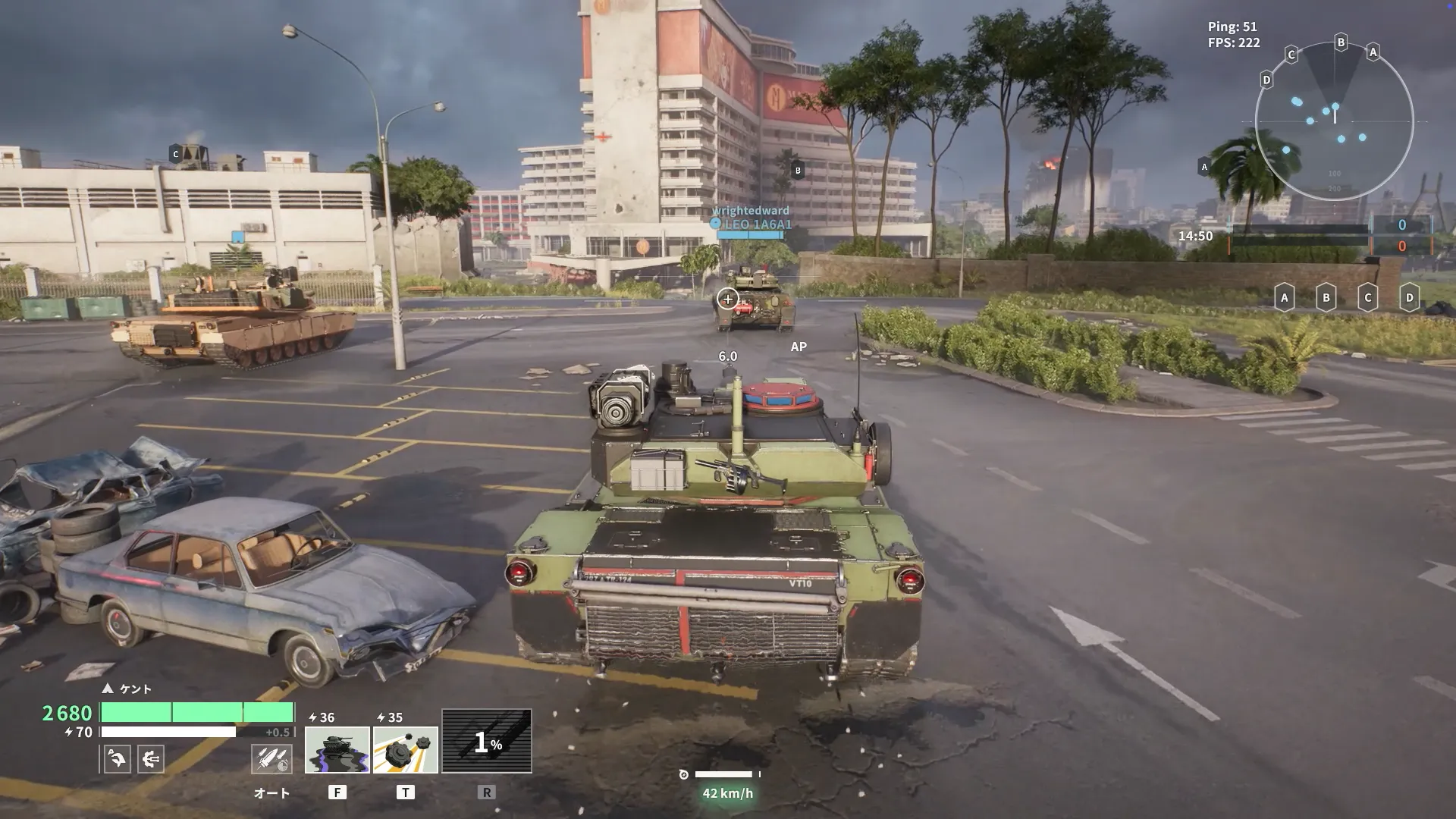Toggle the auto shell loading icon

click(x=271, y=758)
